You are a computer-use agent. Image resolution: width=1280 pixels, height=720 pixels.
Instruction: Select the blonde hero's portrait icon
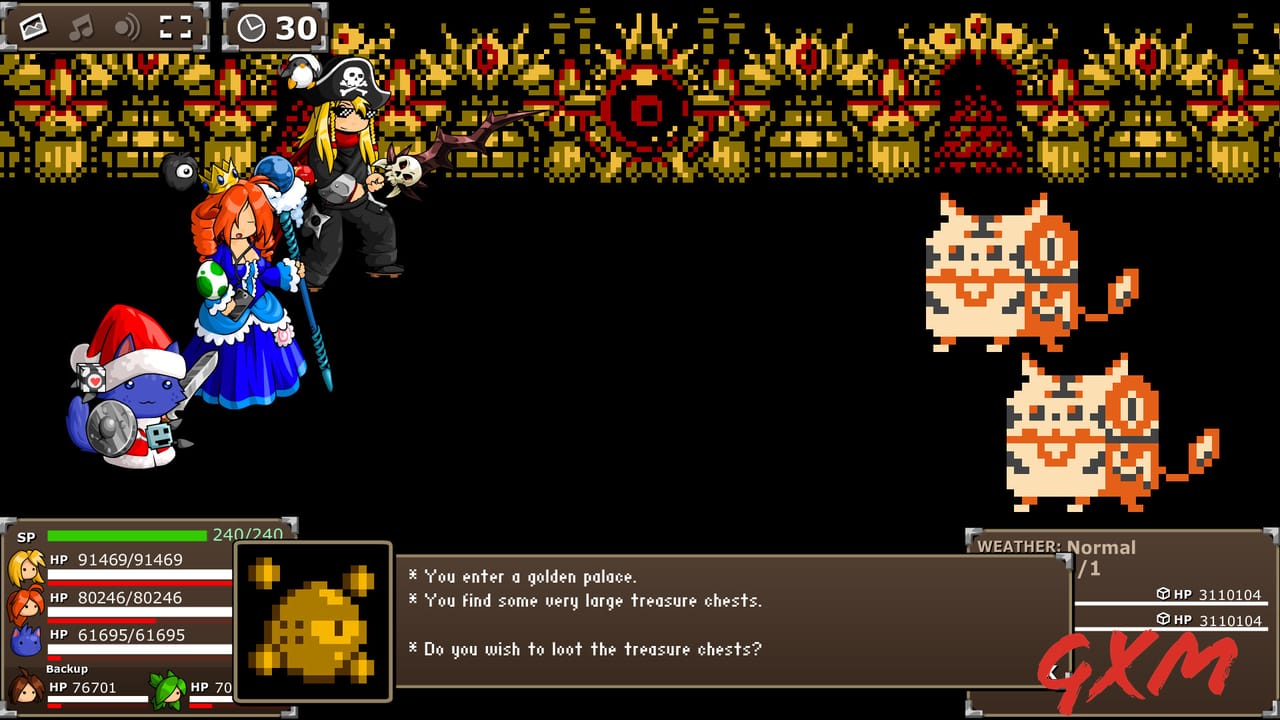pos(26,565)
